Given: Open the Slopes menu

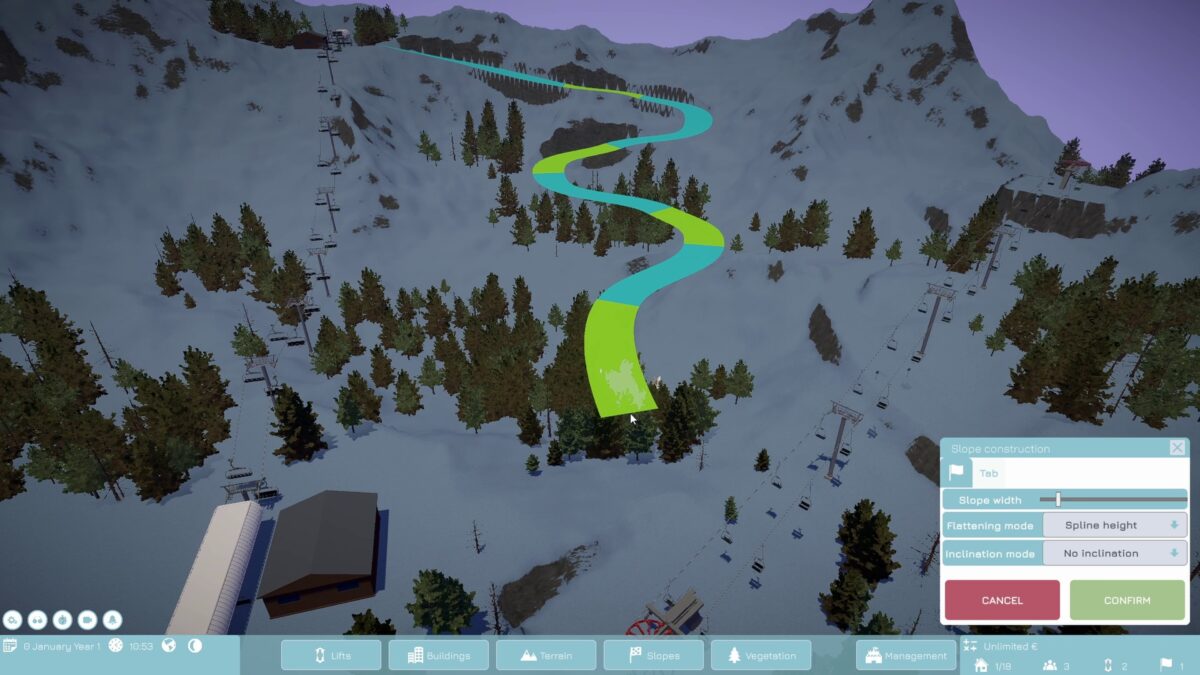Looking at the screenshot, I should (x=653, y=655).
